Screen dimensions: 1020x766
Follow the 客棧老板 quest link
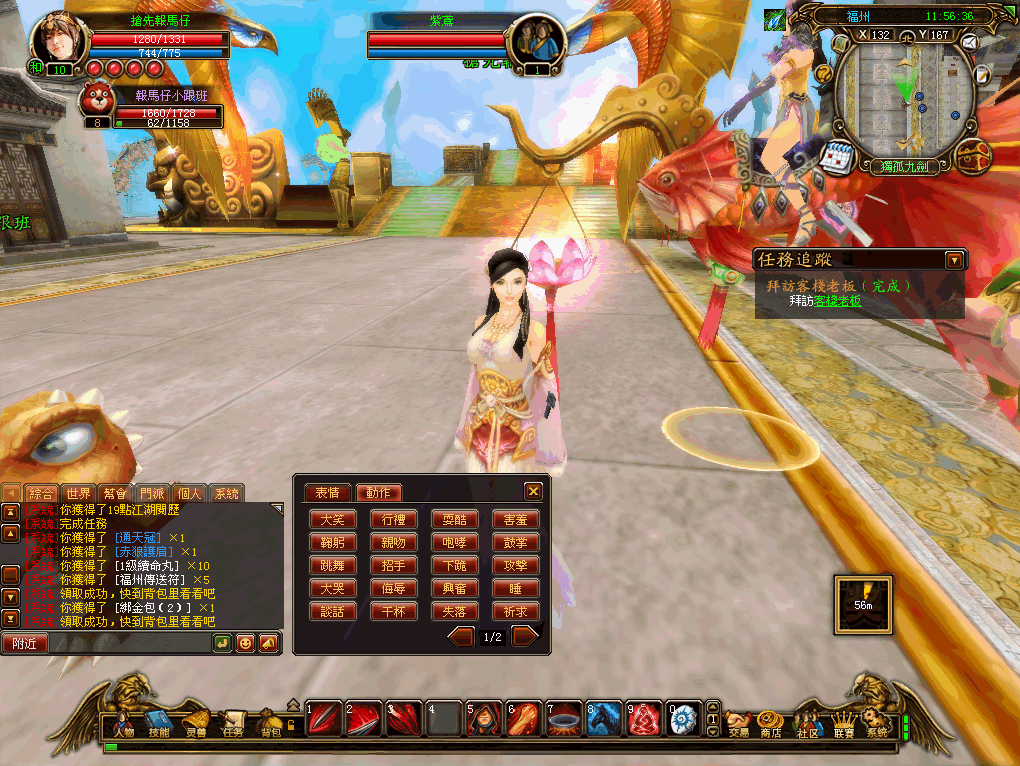[836, 300]
